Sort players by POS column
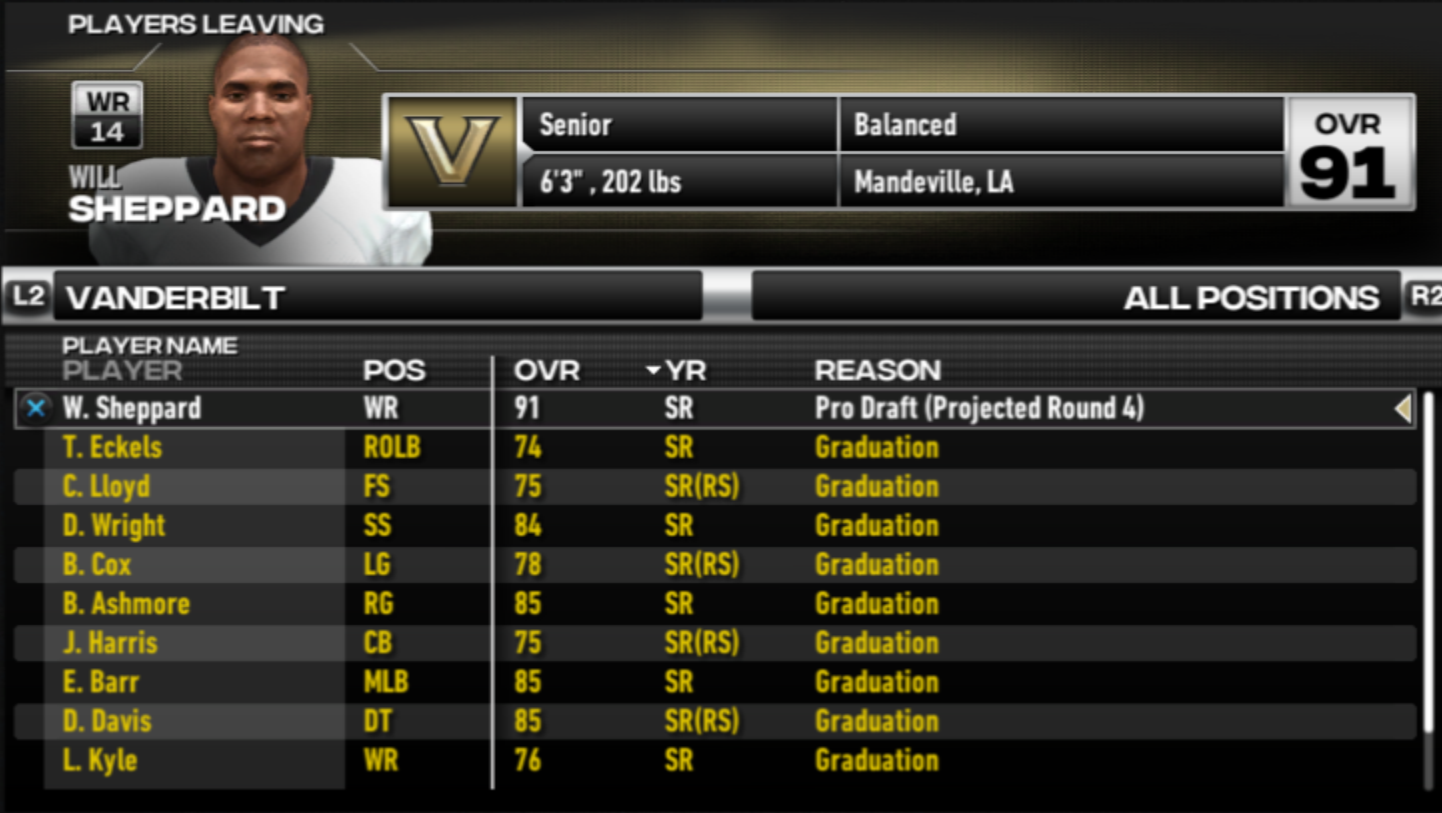Viewport: 1442px width, 813px height. [x=394, y=371]
